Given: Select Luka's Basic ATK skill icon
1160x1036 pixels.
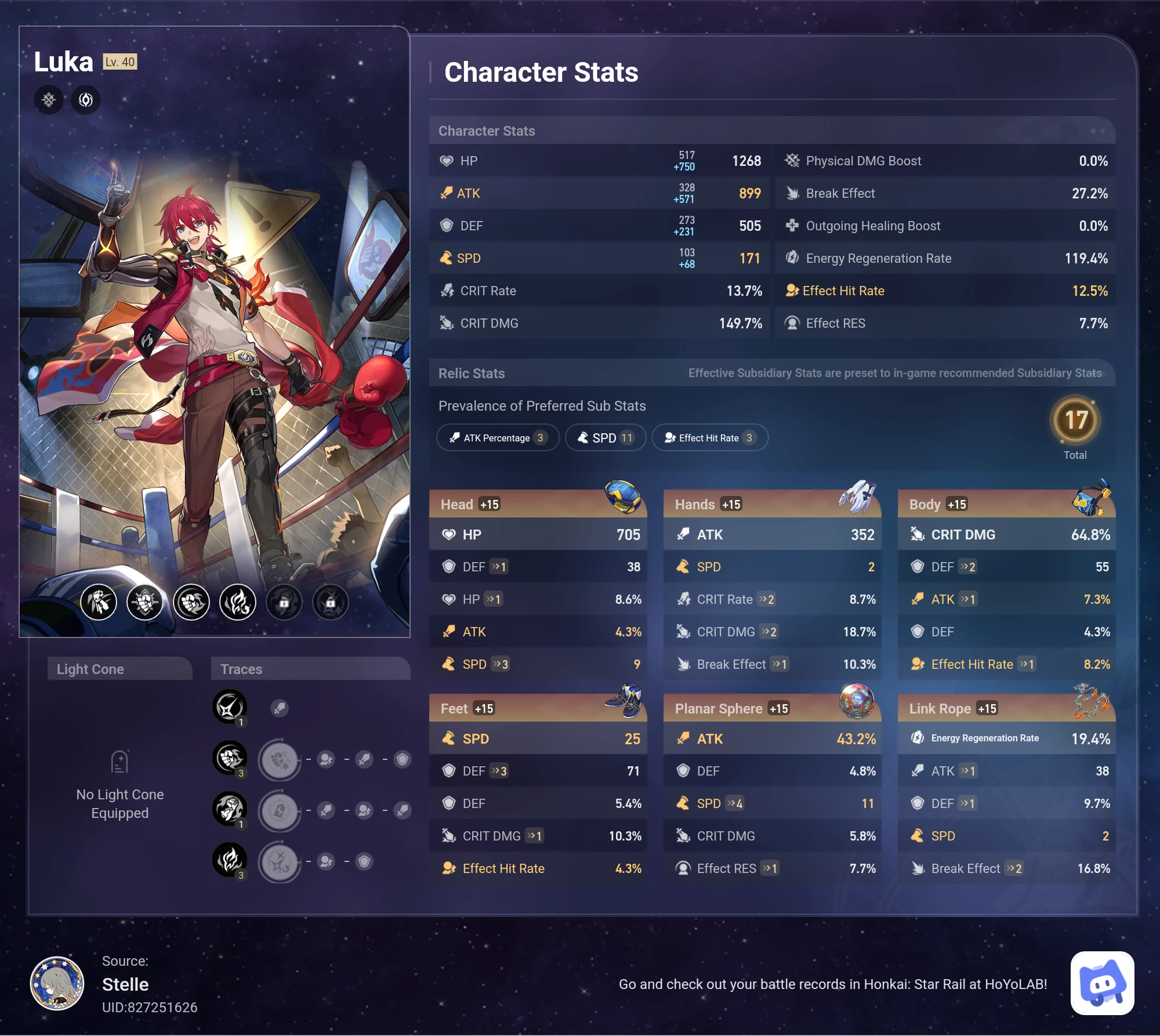Looking at the screenshot, I should pos(99,602).
